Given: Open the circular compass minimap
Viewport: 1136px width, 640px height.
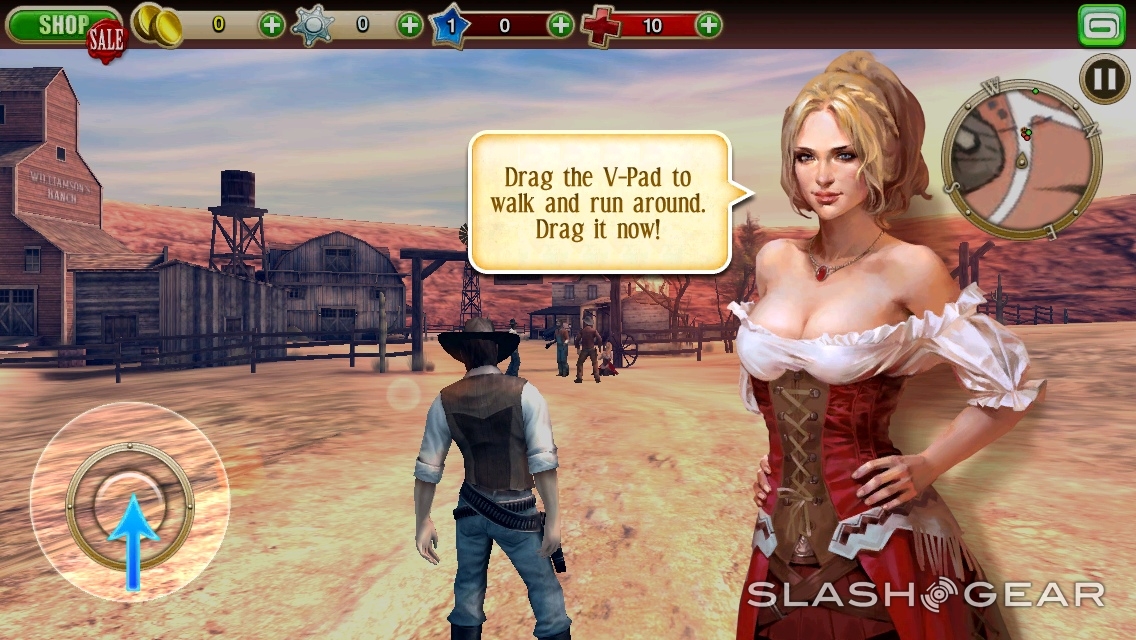Looking at the screenshot, I should 1020,159.
